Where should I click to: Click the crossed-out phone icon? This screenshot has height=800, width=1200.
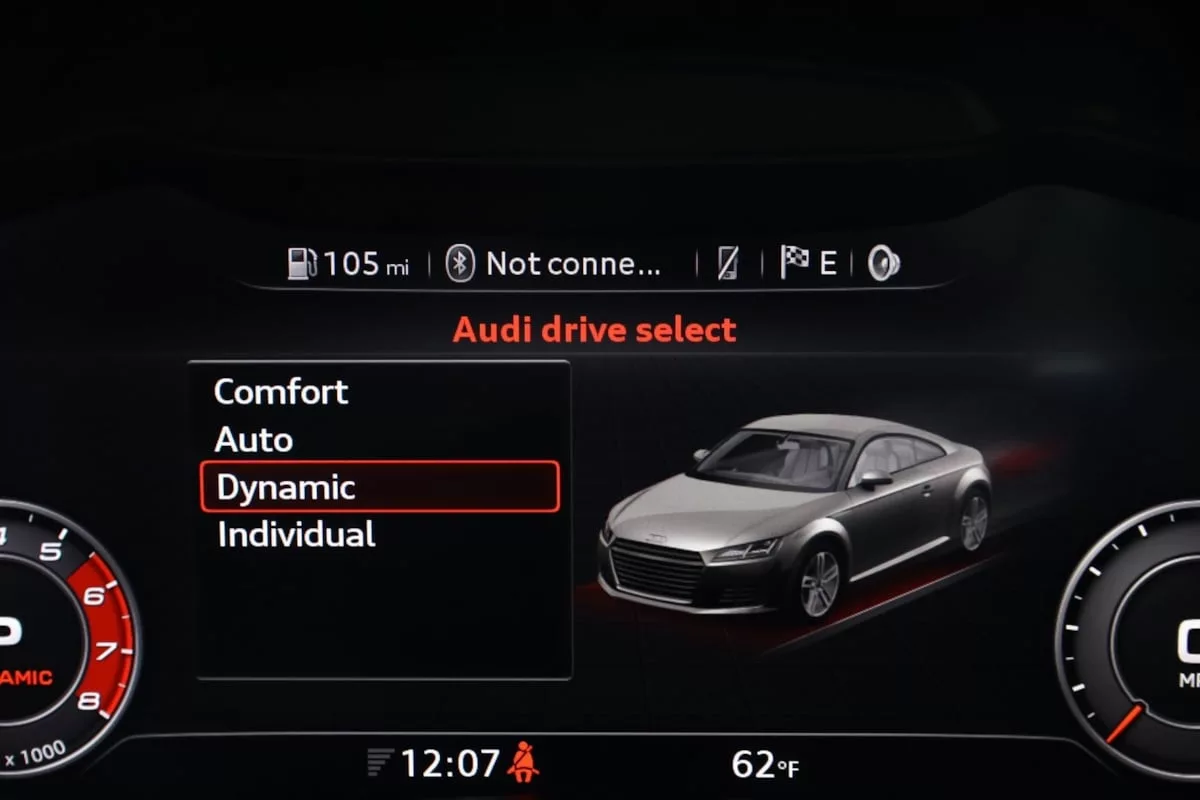[x=728, y=263]
